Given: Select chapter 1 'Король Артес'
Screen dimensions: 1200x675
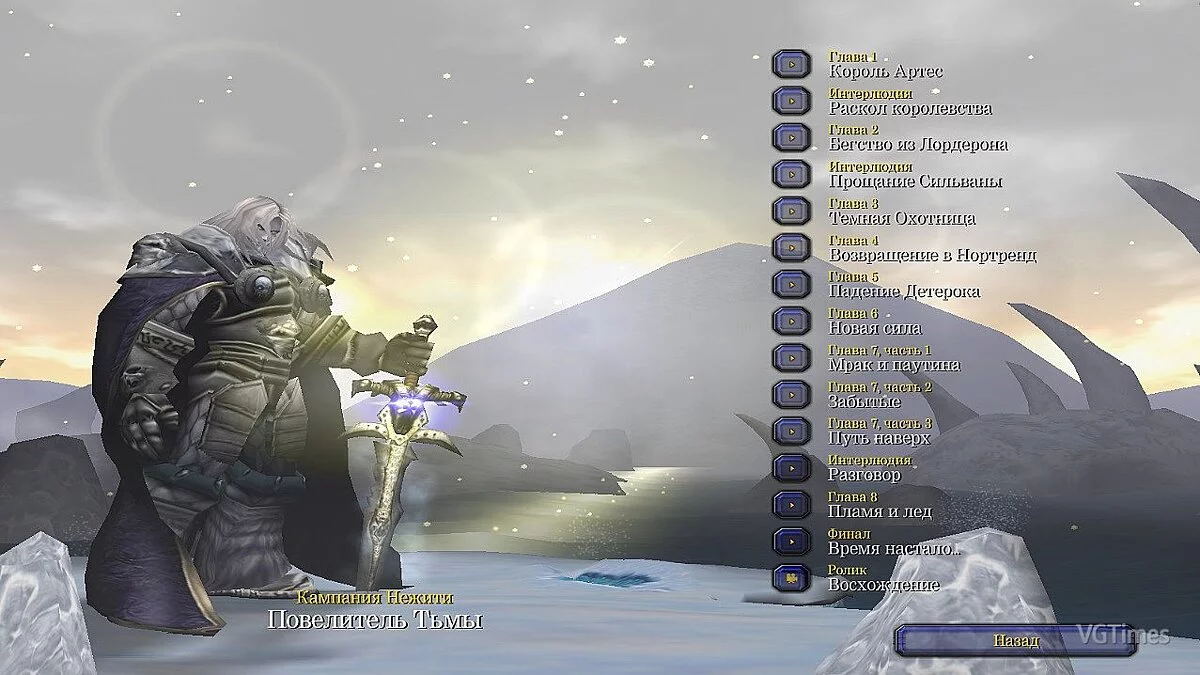Looking at the screenshot, I should 791,64.
